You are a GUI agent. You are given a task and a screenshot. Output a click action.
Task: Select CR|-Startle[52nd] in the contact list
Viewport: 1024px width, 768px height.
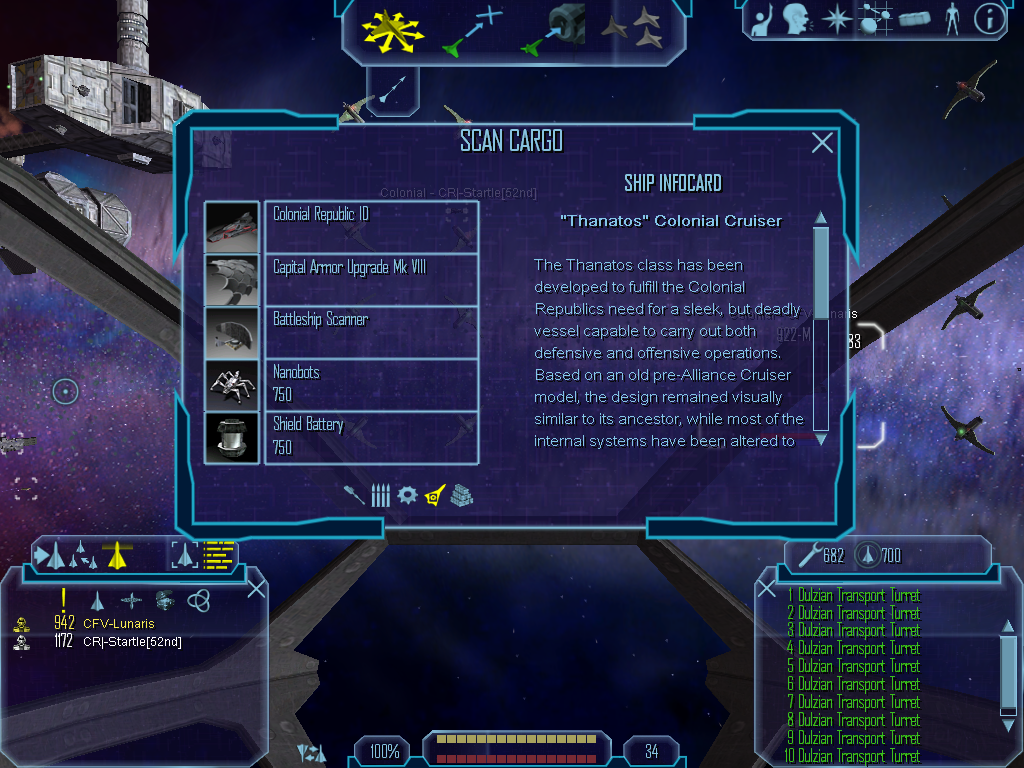click(x=132, y=642)
